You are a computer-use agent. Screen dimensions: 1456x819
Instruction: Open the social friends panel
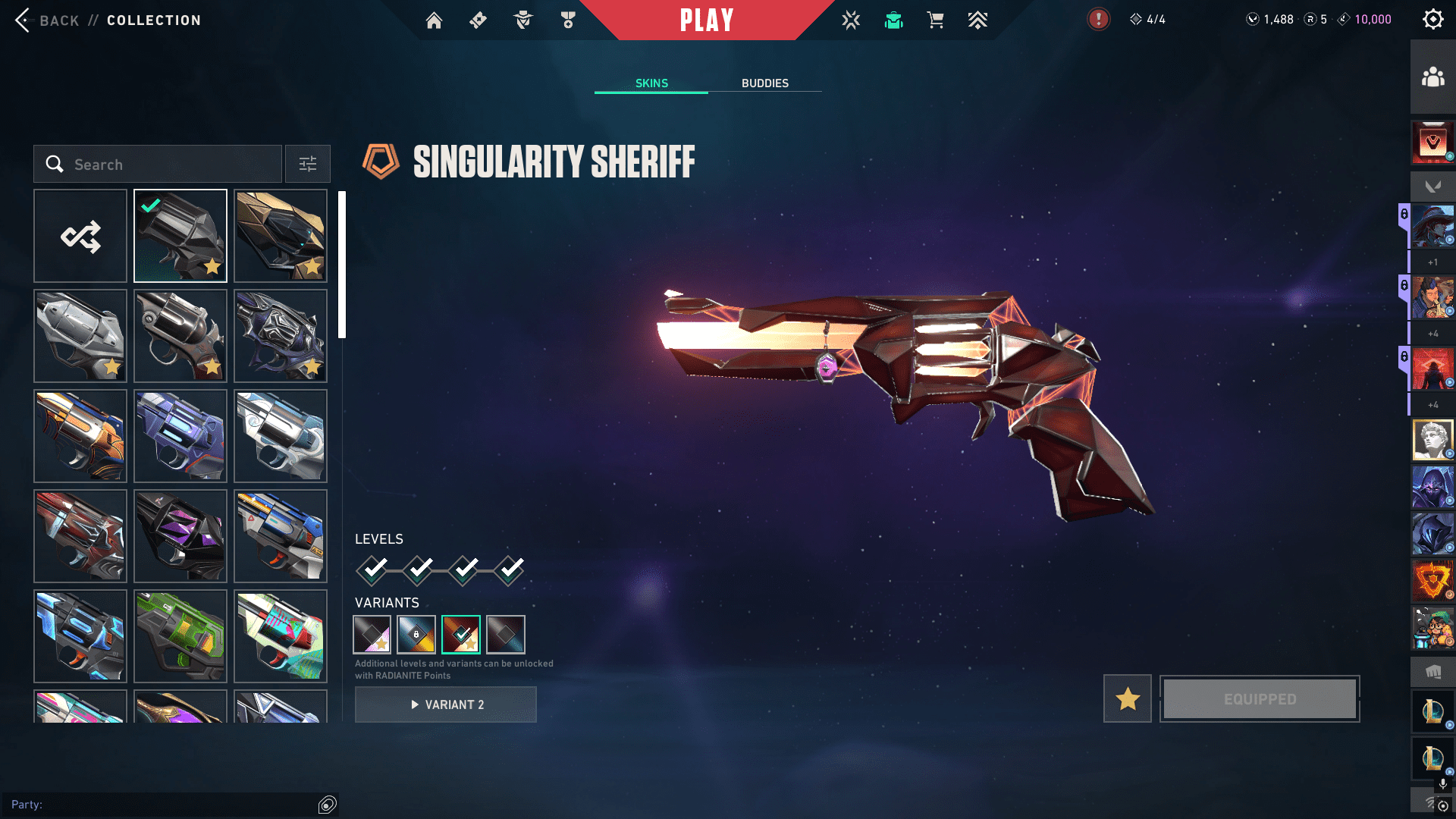click(x=1432, y=77)
